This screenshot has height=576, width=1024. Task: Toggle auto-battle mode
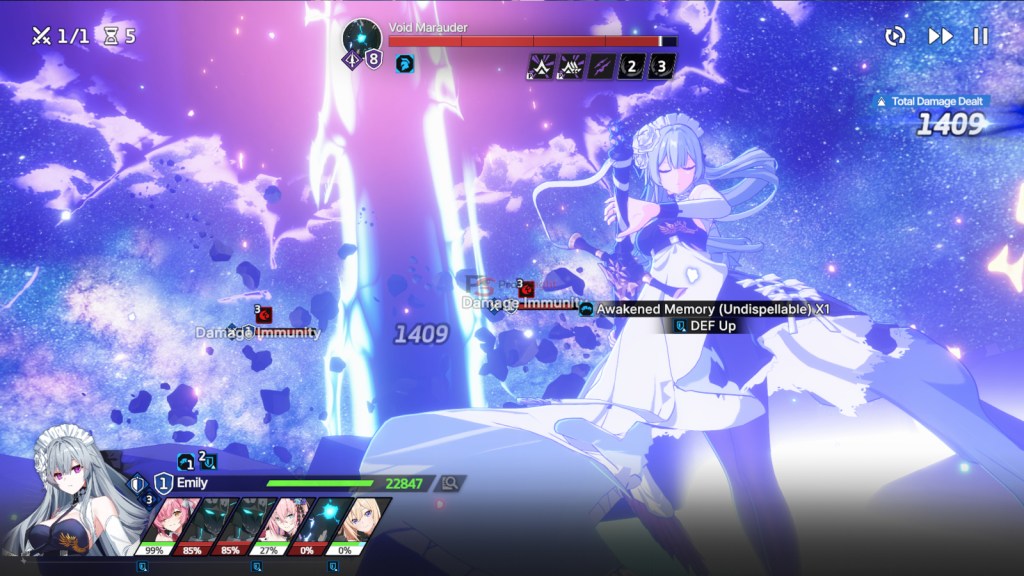(895, 36)
